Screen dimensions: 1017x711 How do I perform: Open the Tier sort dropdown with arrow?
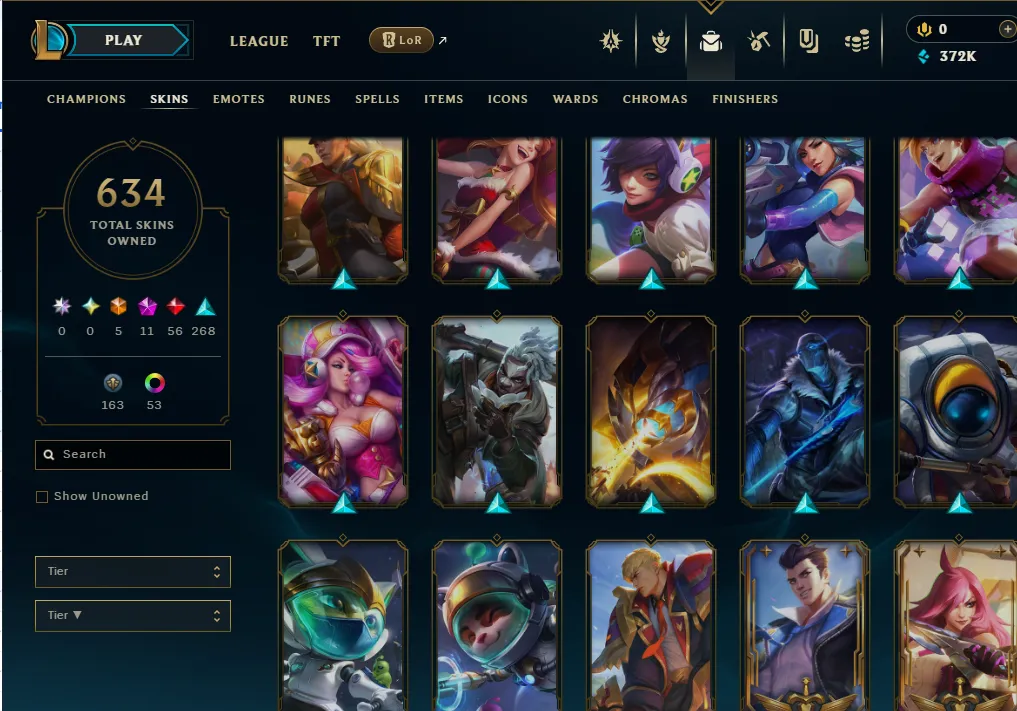click(x=132, y=616)
